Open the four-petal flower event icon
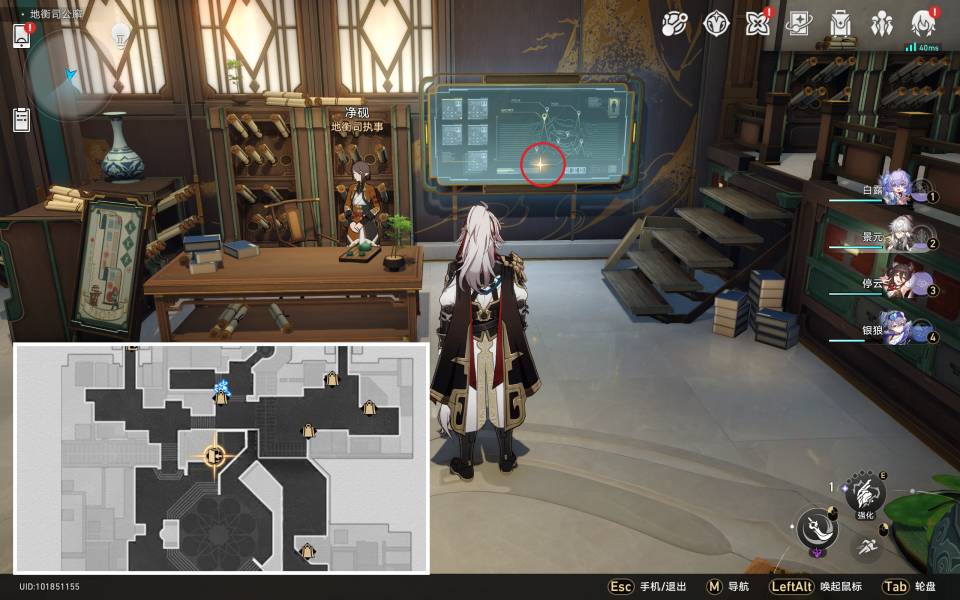The height and width of the screenshot is (600, 960). click(x=757, y=23)
